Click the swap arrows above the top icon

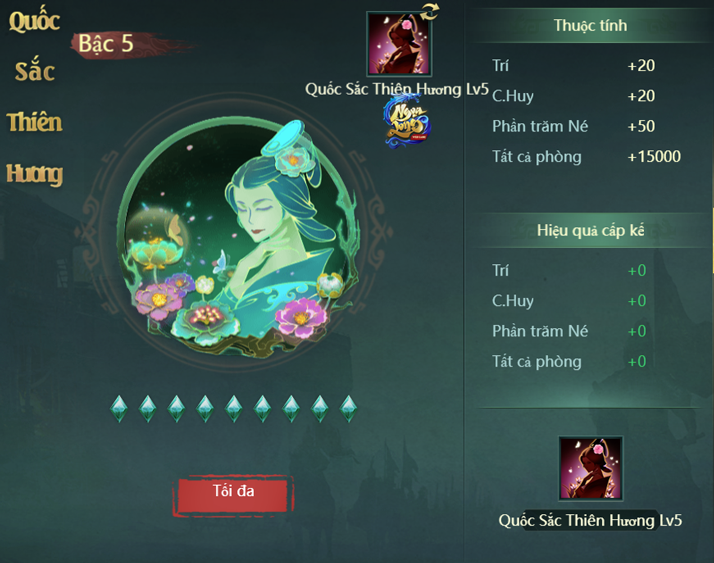430,12
